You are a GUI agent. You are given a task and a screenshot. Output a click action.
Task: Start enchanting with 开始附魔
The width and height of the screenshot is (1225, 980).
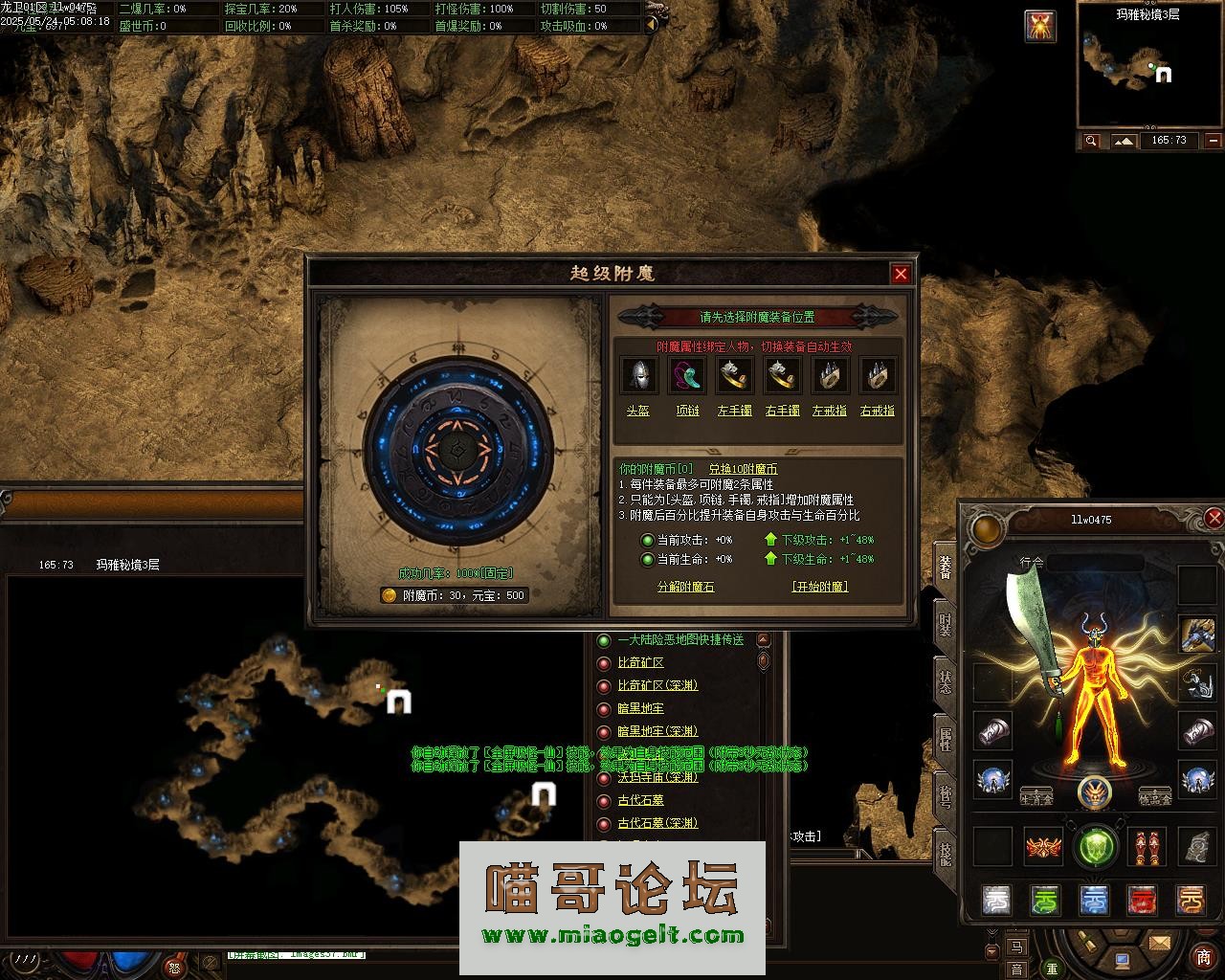[x=819, y=587]
